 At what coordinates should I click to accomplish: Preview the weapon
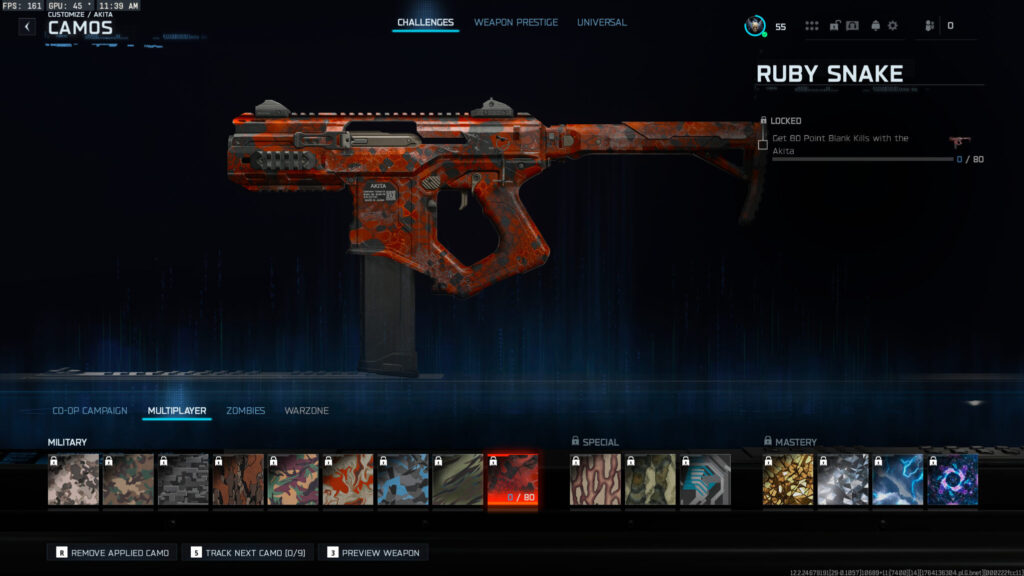pyautogui.click(x=373, y=552)
